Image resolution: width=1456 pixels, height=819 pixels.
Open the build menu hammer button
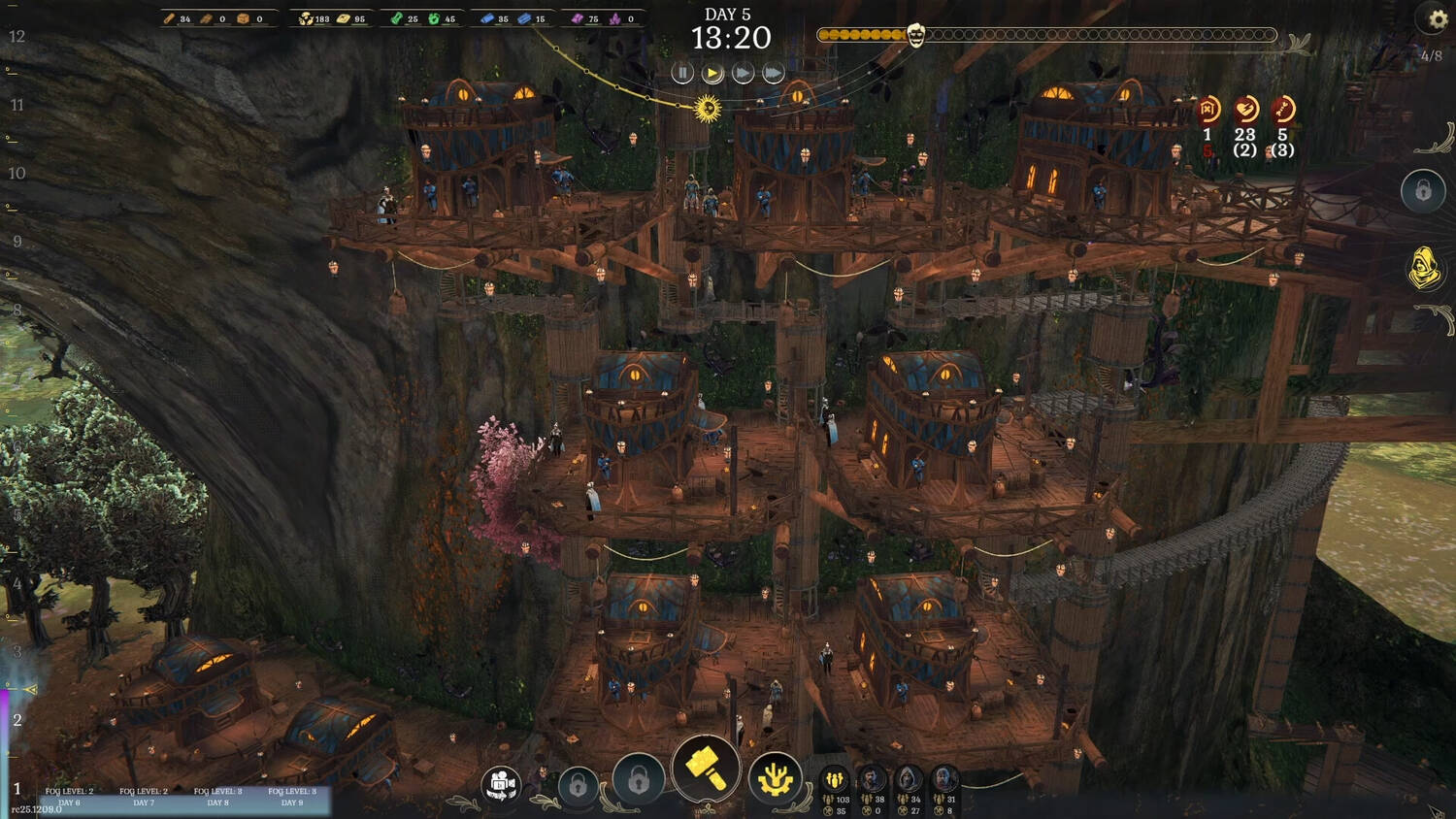click(706, 770)
